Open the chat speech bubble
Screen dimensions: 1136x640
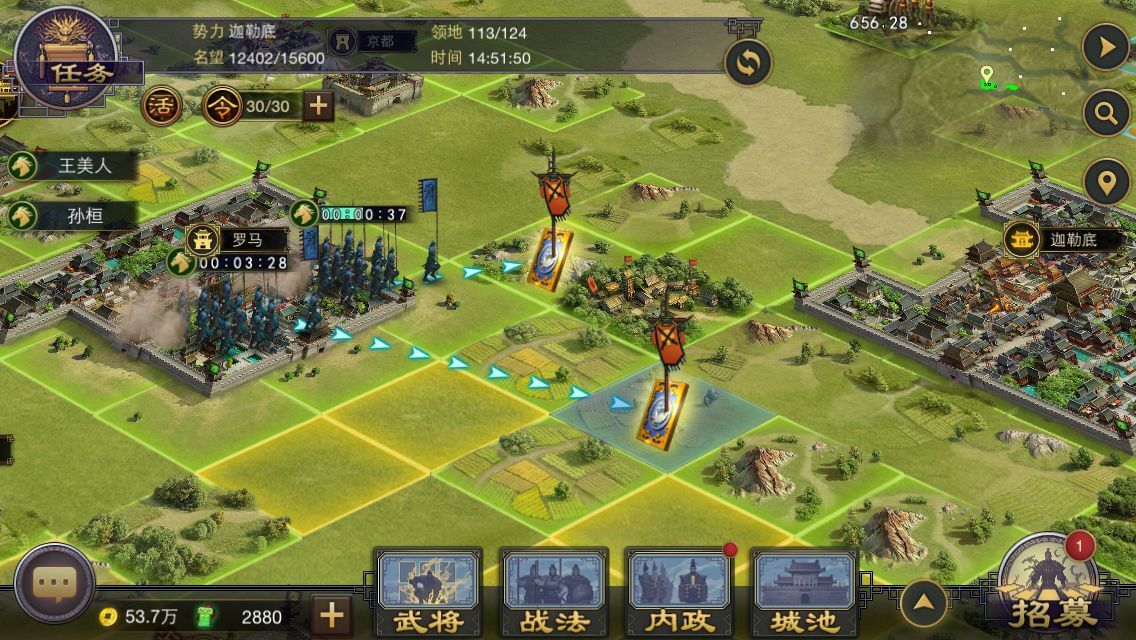pyautogui.click(x=54, y=585)
